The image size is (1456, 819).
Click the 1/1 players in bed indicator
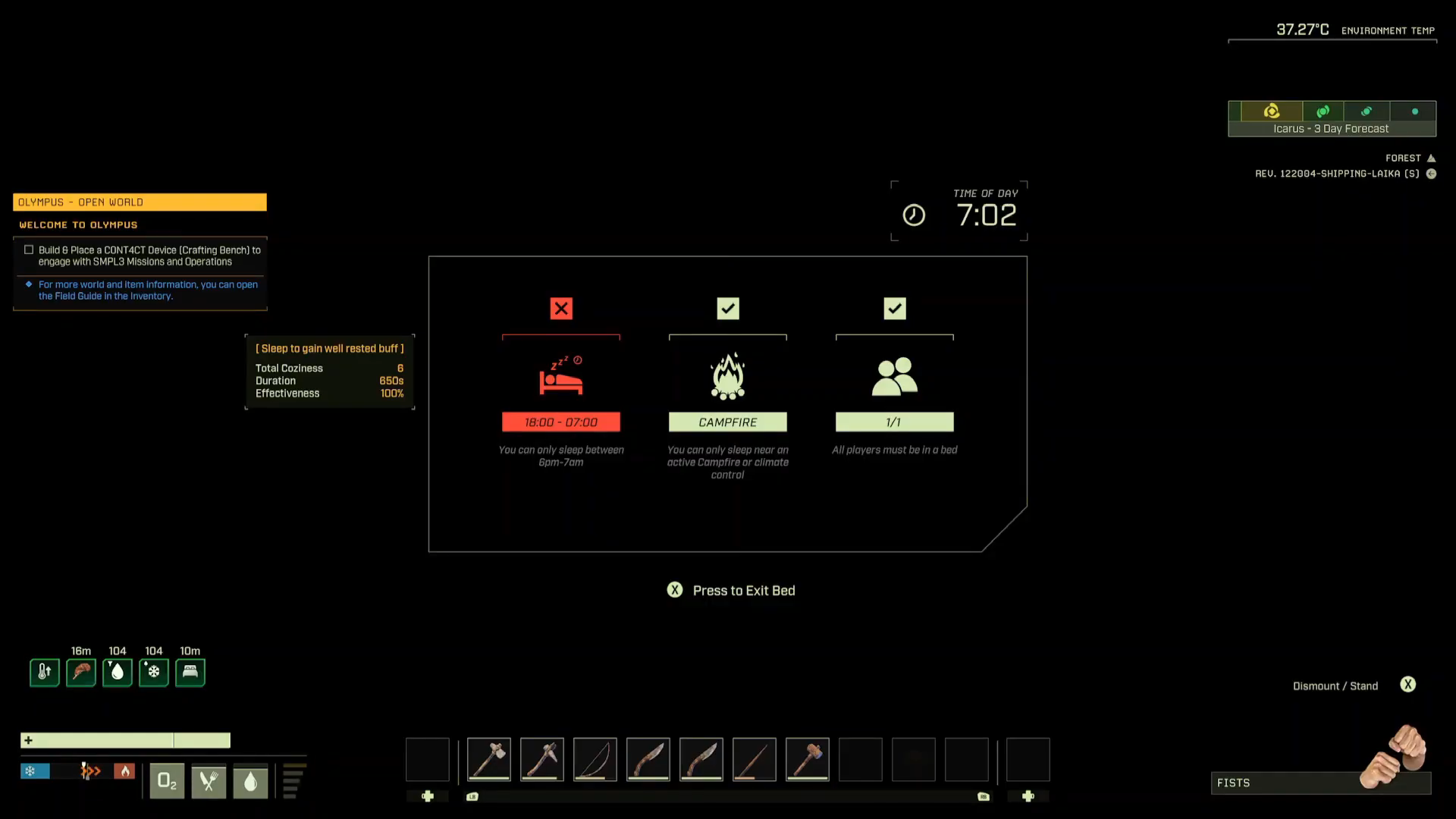(894, 422)
